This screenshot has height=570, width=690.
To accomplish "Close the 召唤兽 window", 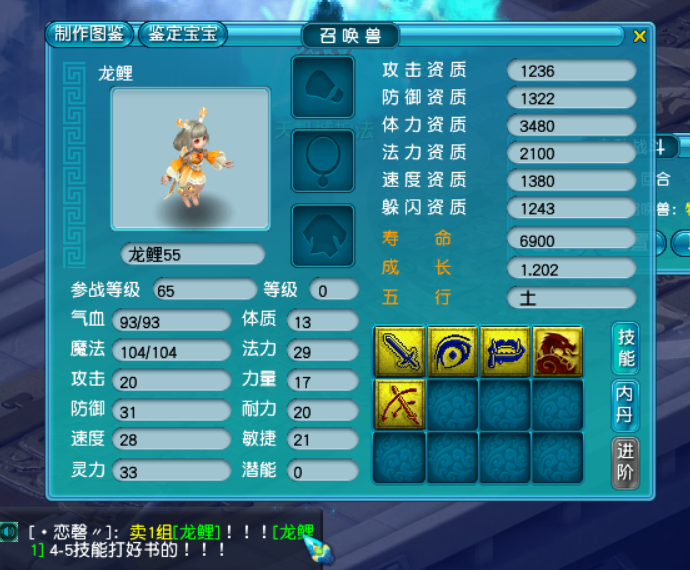I will pyautogui.click(x=640, y=36).
